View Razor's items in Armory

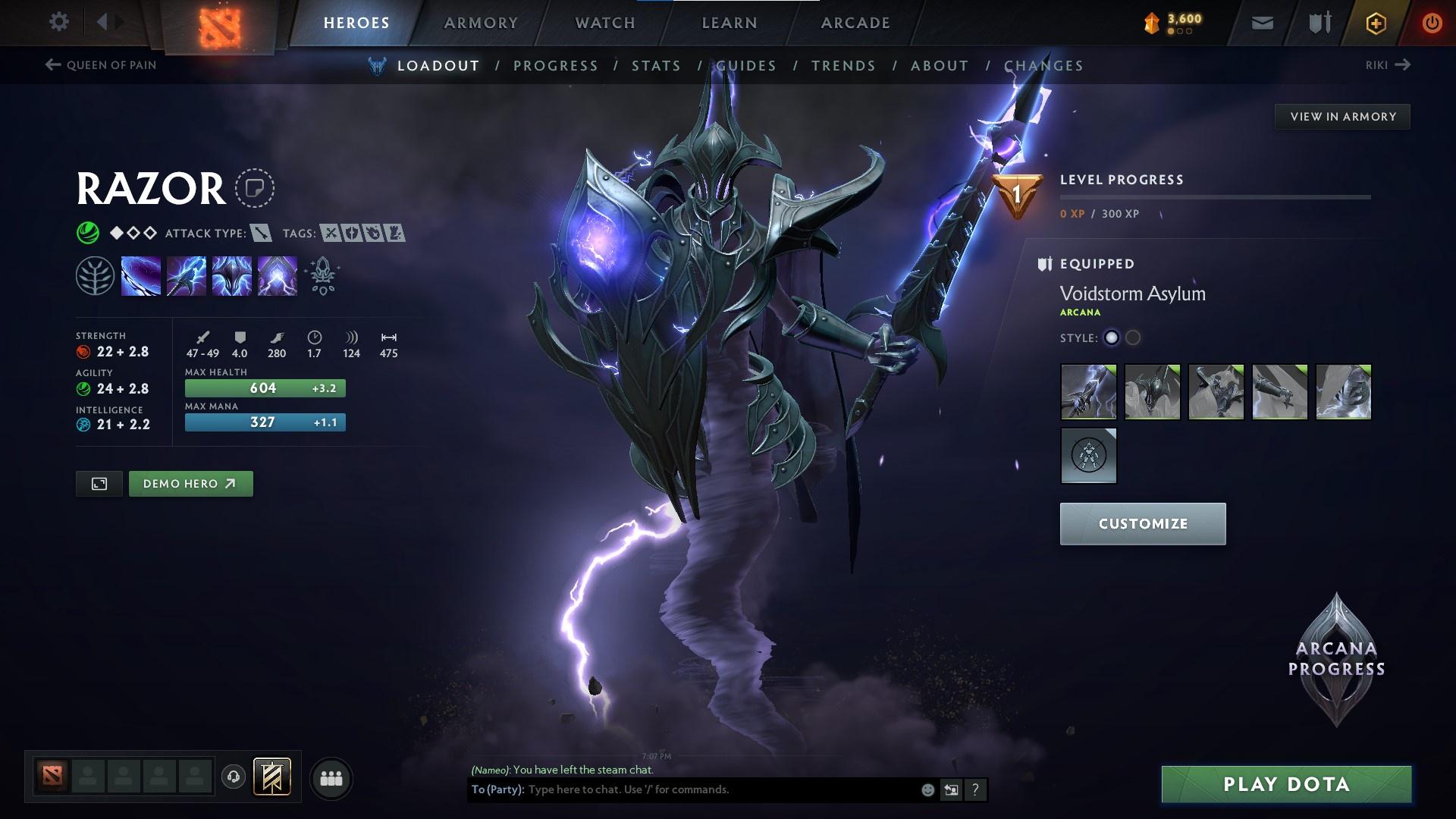pyautogui.click(x=1342, y=117)
